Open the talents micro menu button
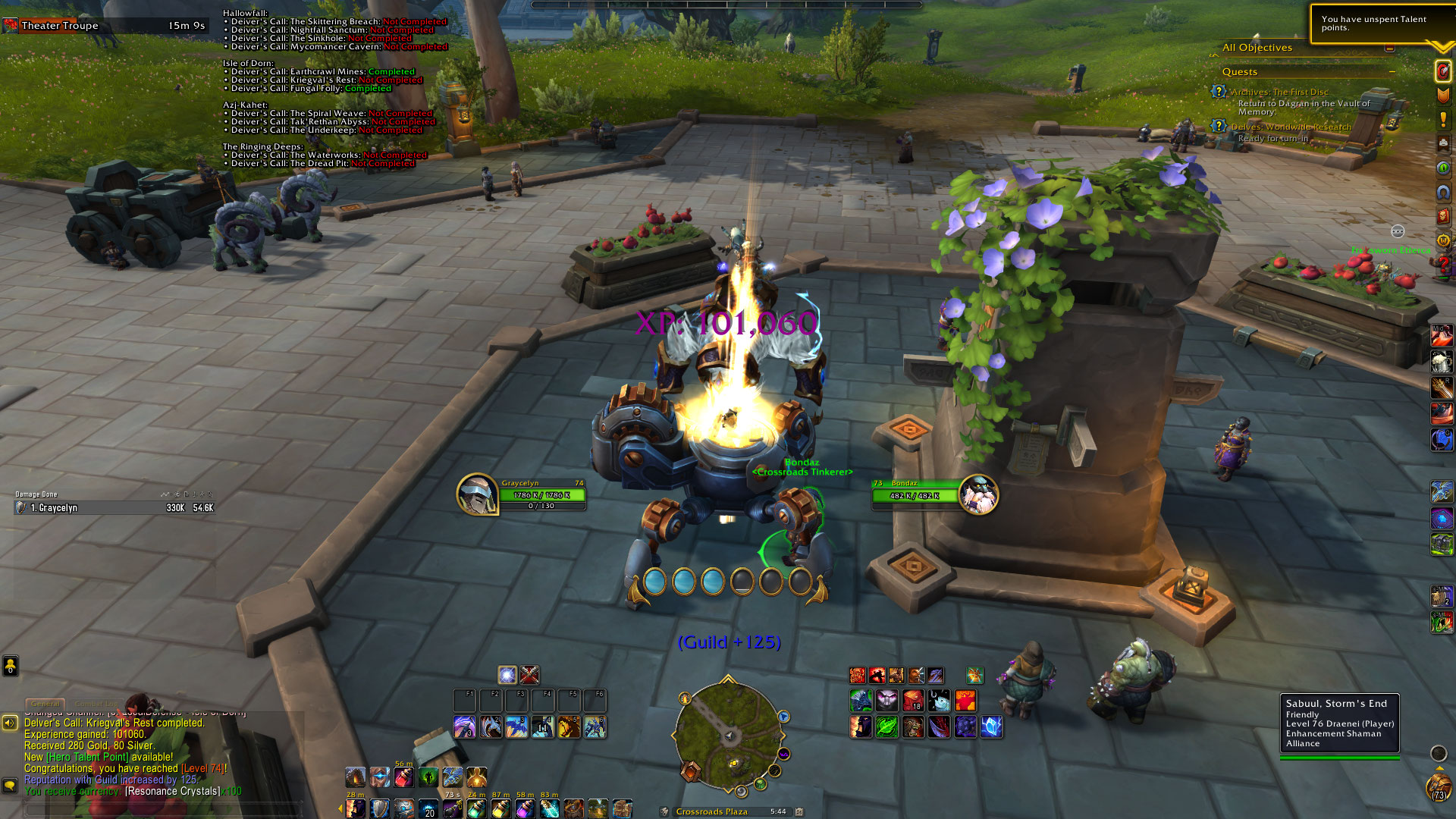The image size is (1456, 819). pyautogui.click(x=1443, y=71)
